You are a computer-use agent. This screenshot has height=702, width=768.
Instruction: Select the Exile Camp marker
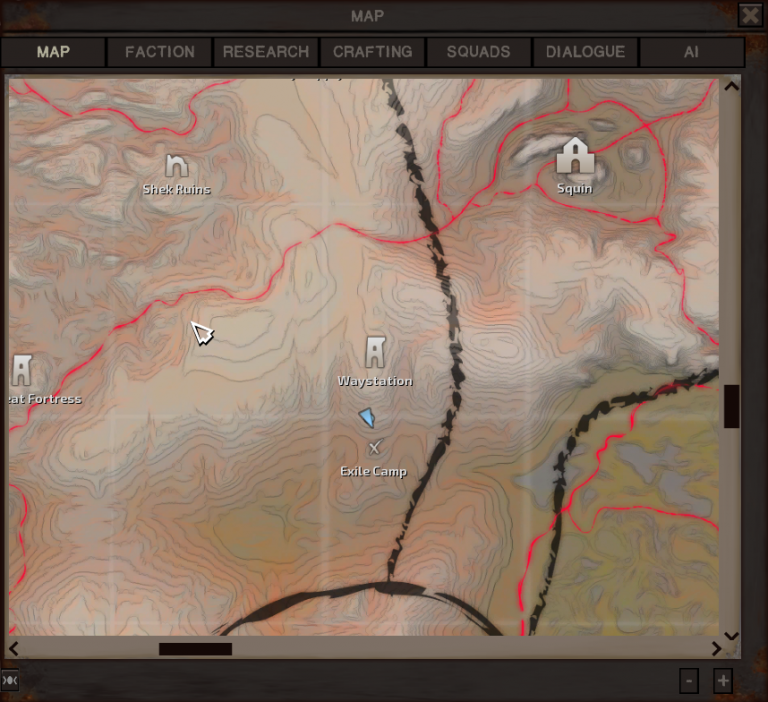(x=375, y=448)
